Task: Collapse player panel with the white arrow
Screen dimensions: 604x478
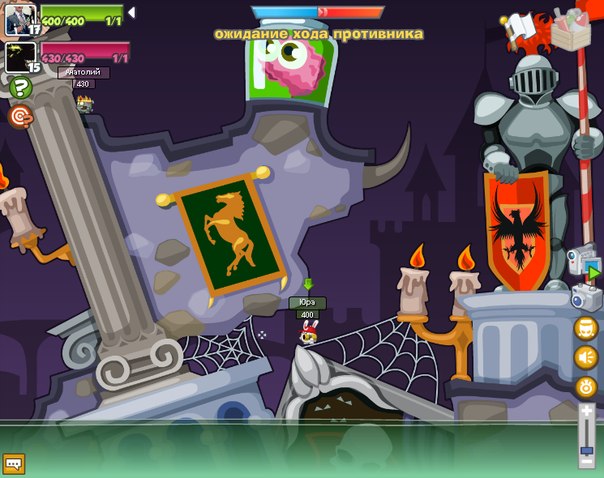Action: tap(132, 13)
